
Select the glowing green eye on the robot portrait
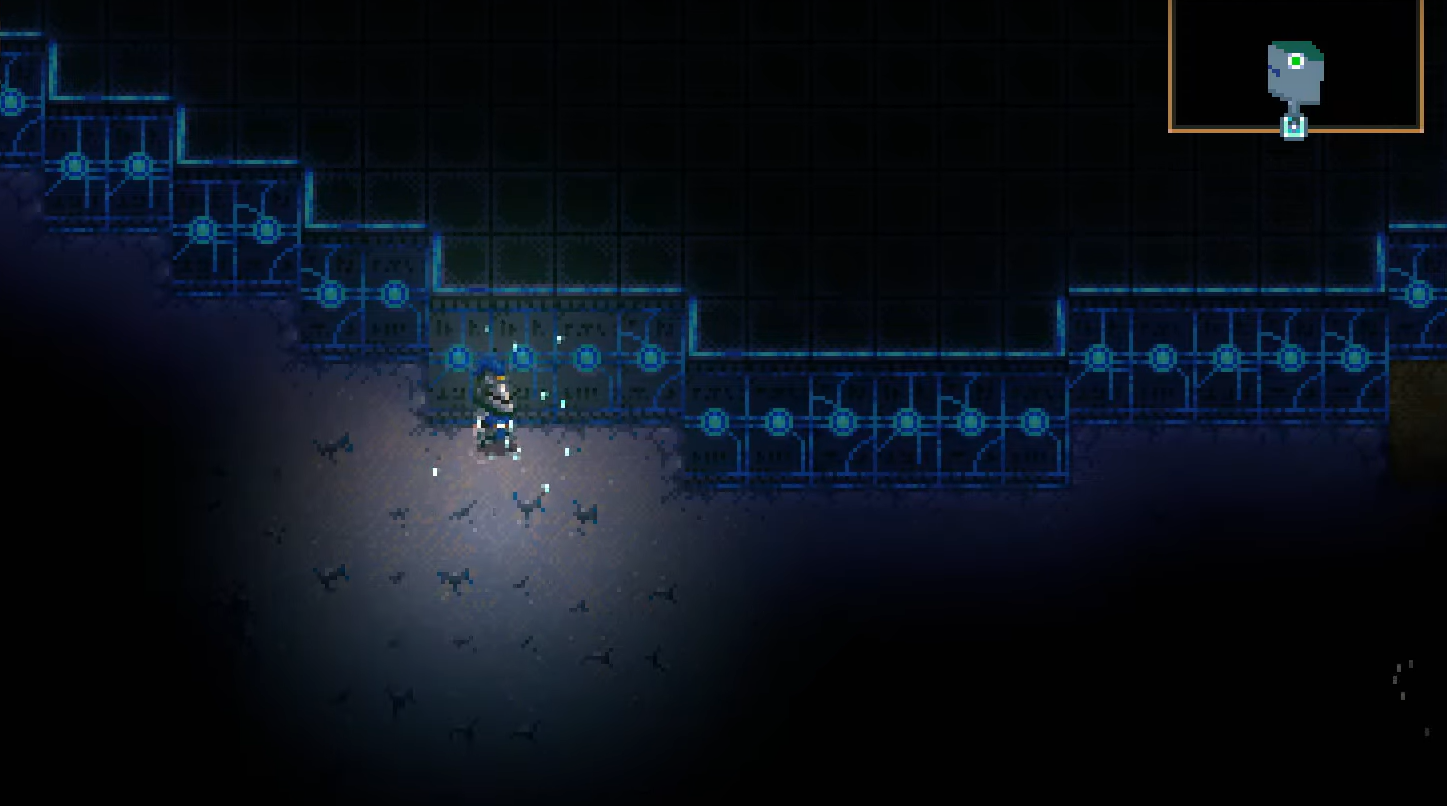pyautogui.click(x=1298, y=62)
